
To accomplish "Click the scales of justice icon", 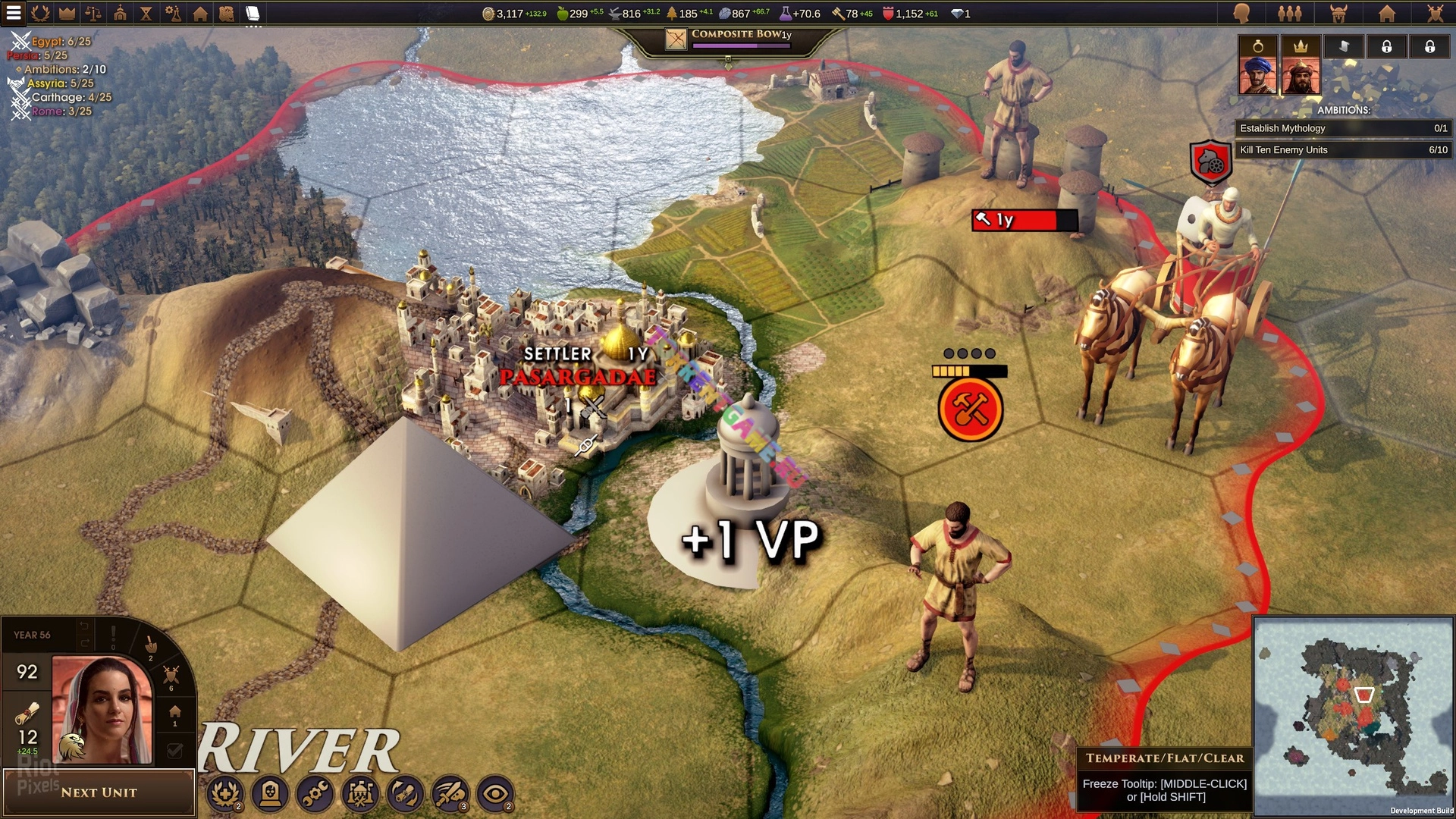I will point(93,13).
